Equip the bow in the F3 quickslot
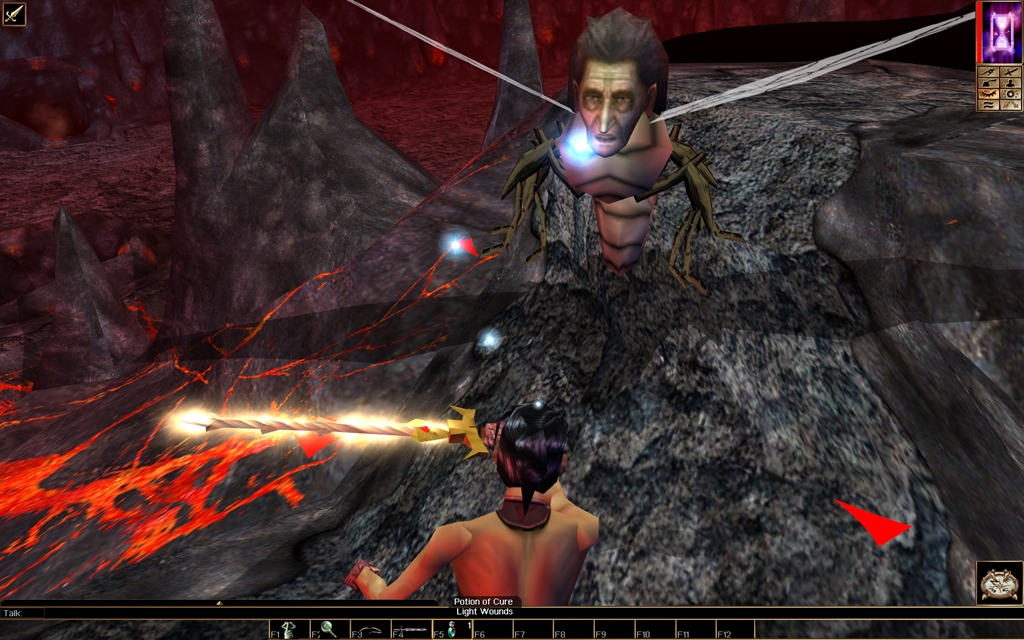This screenshot has width=1024, height=640. (370, 630)
